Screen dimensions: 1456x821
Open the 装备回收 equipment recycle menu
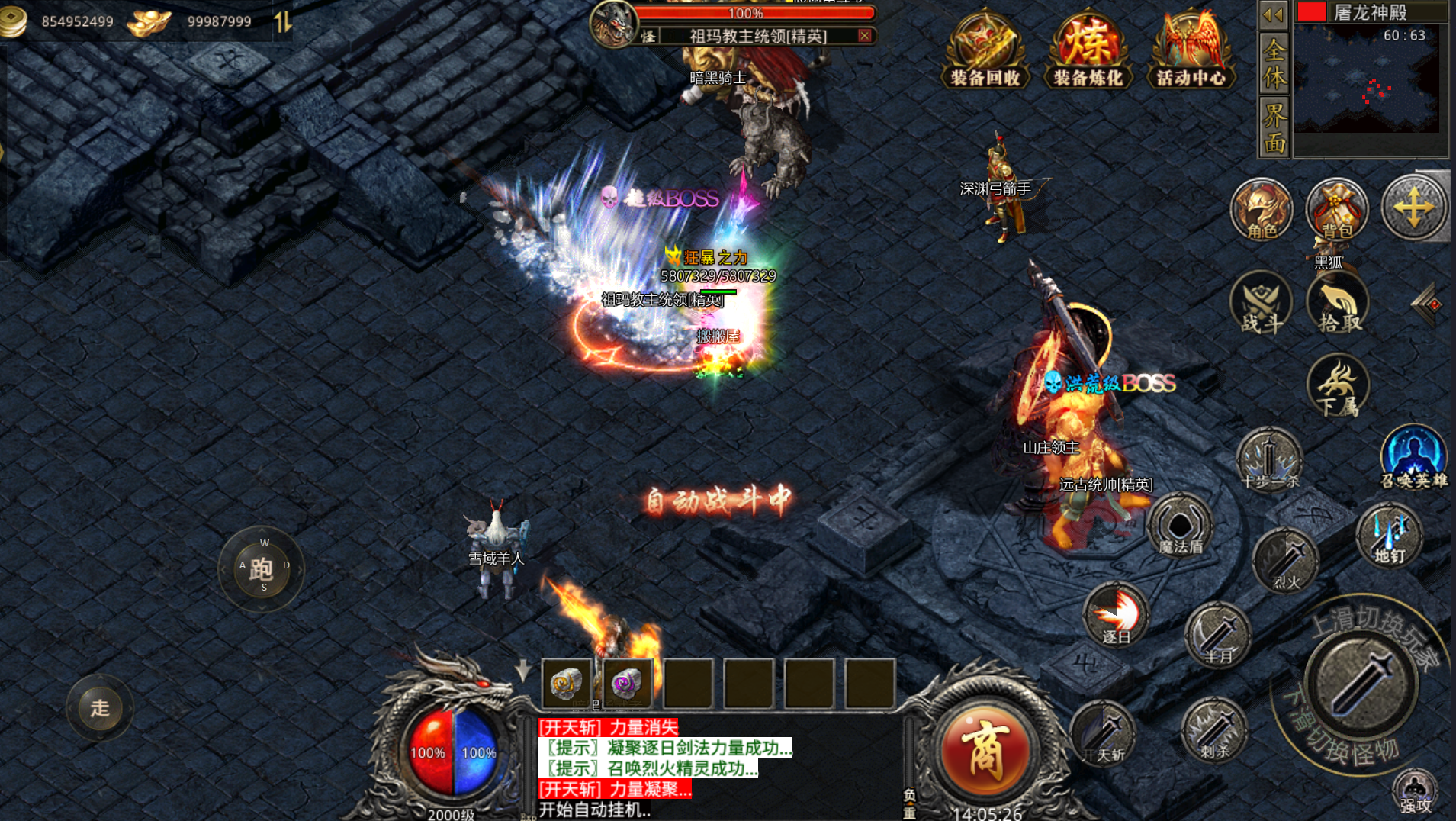(x=985, y=49)
